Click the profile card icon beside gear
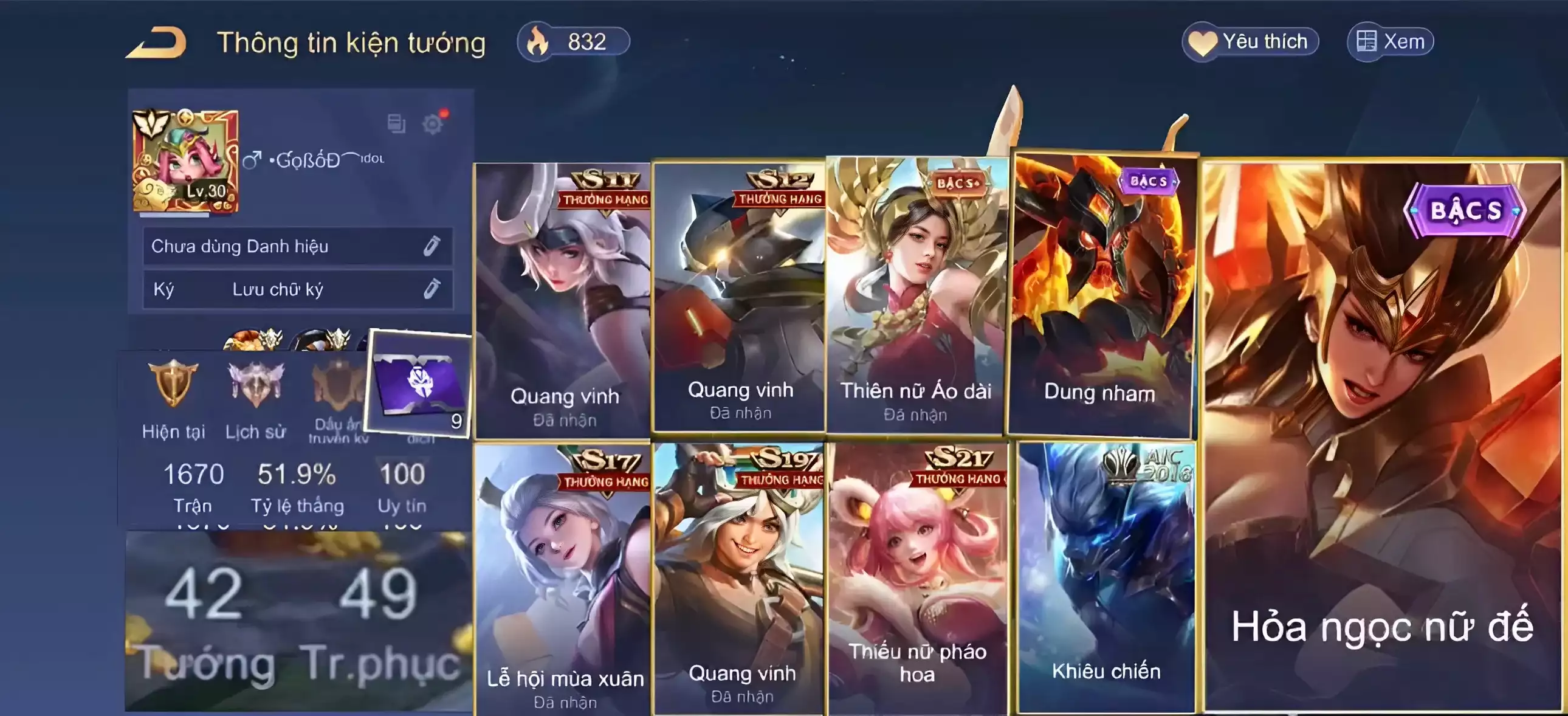1568x716 pixels. coord(396,123)
